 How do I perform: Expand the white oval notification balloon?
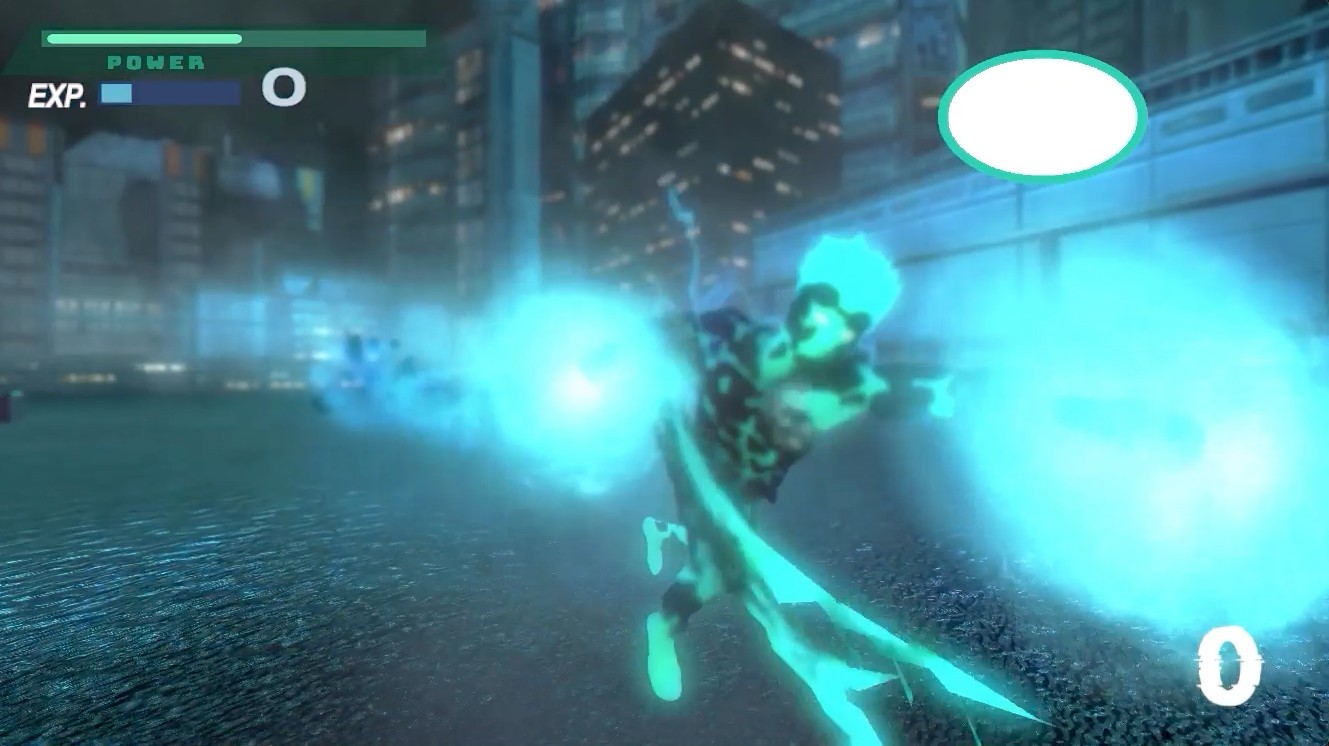(x=1043, y=116)
